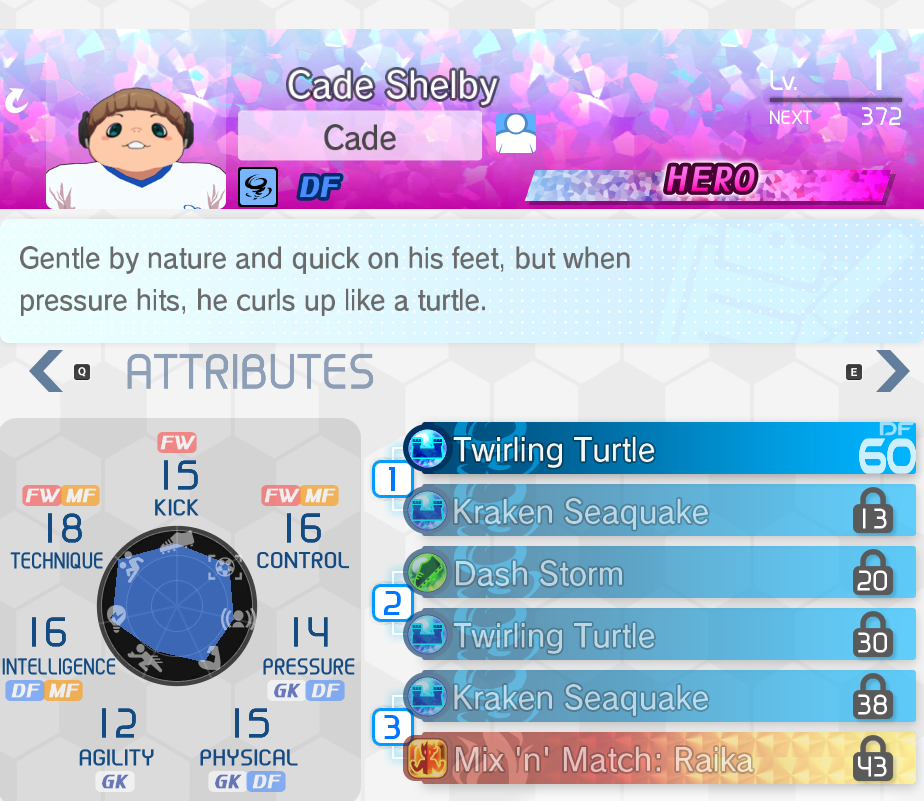Choose Twirling Turtle locked until level 30
Screen dimensions: 924x801
point(660,635)
